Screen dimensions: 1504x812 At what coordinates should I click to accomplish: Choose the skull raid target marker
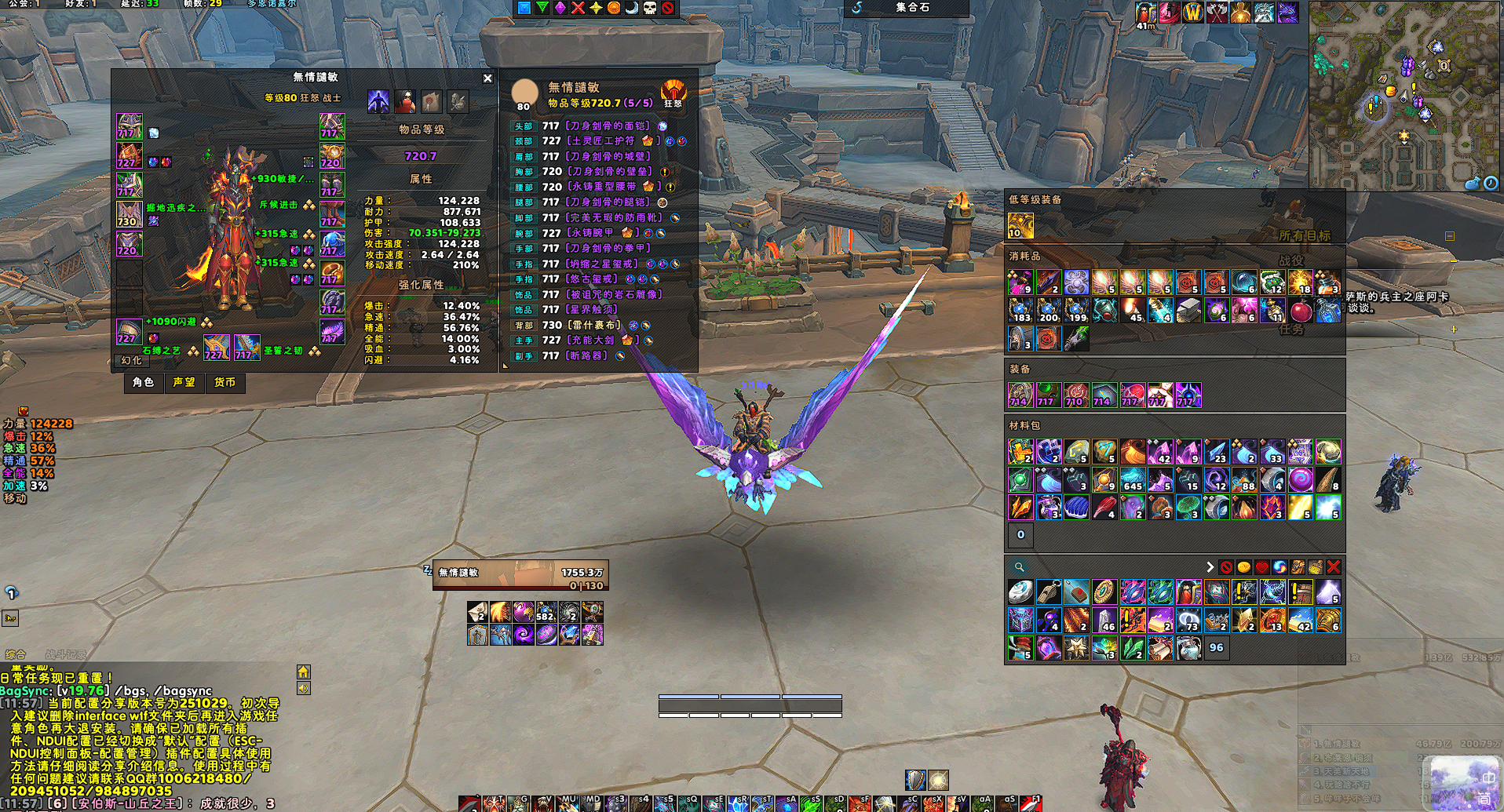(x=650, y=8)
